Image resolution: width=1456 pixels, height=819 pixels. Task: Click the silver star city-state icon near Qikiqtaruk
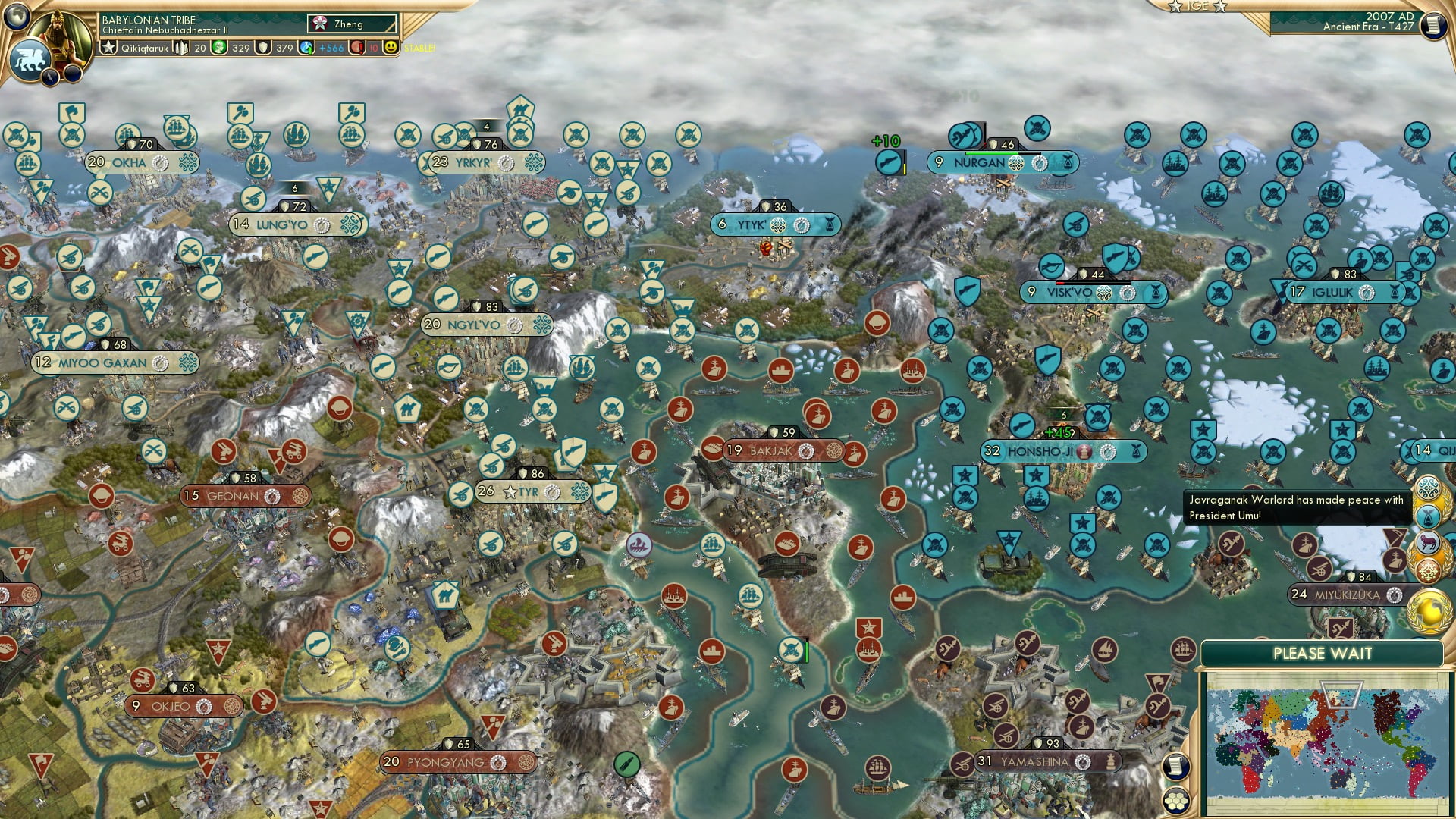click(108, 48)
